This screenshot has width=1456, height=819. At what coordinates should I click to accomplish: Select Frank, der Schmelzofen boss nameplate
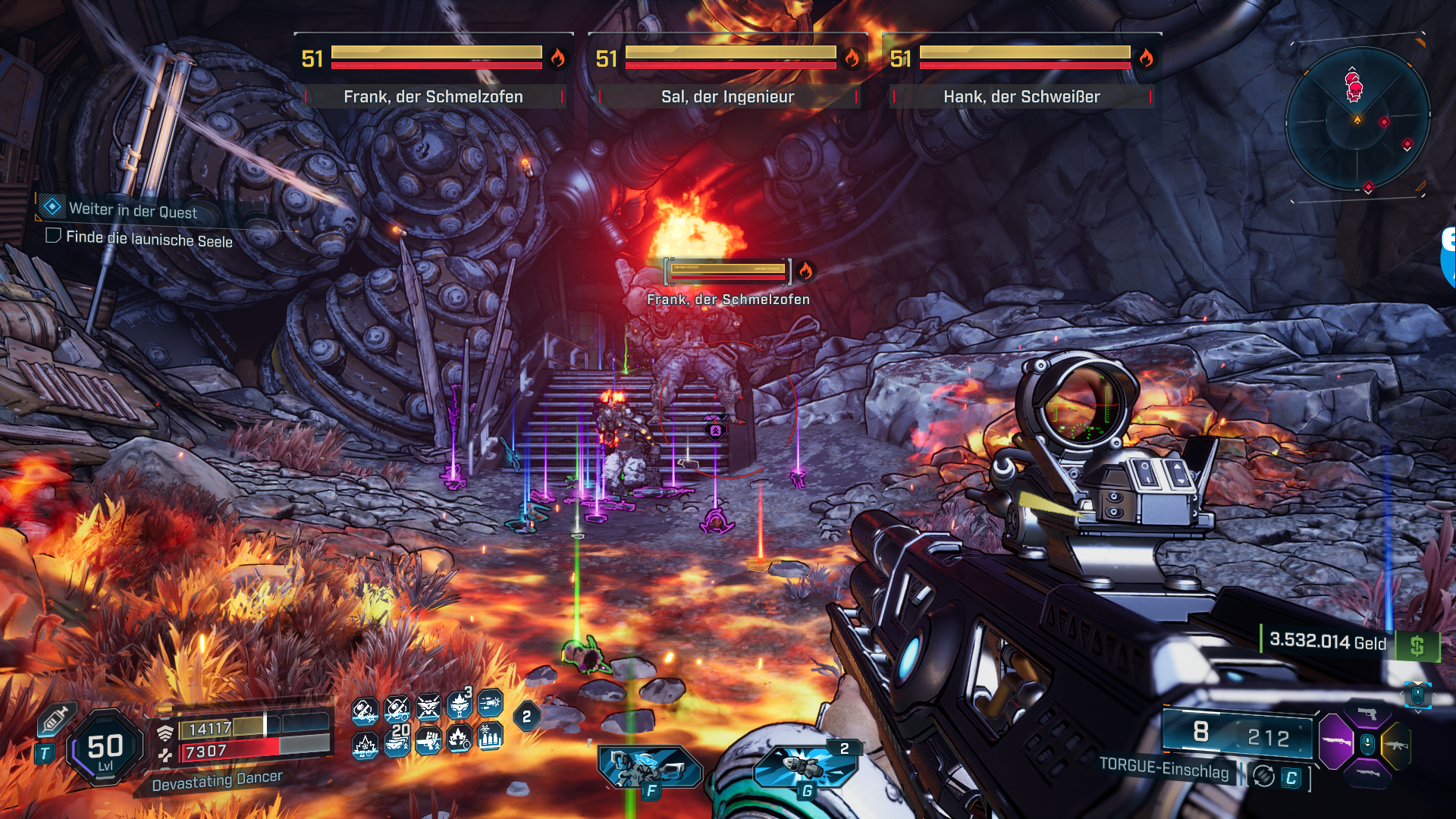pos(433,96)
